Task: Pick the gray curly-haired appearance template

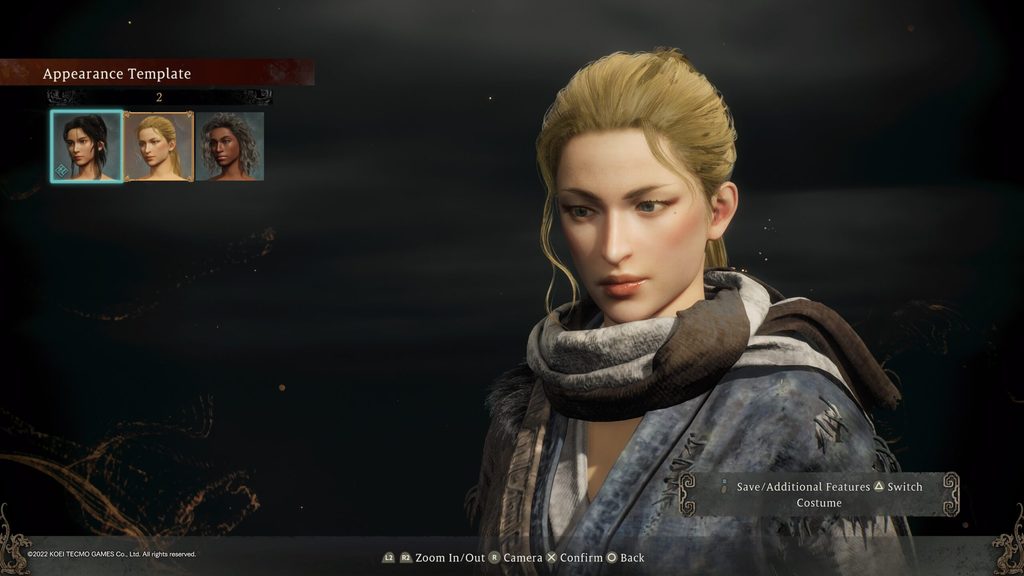Action: [230, 146]
